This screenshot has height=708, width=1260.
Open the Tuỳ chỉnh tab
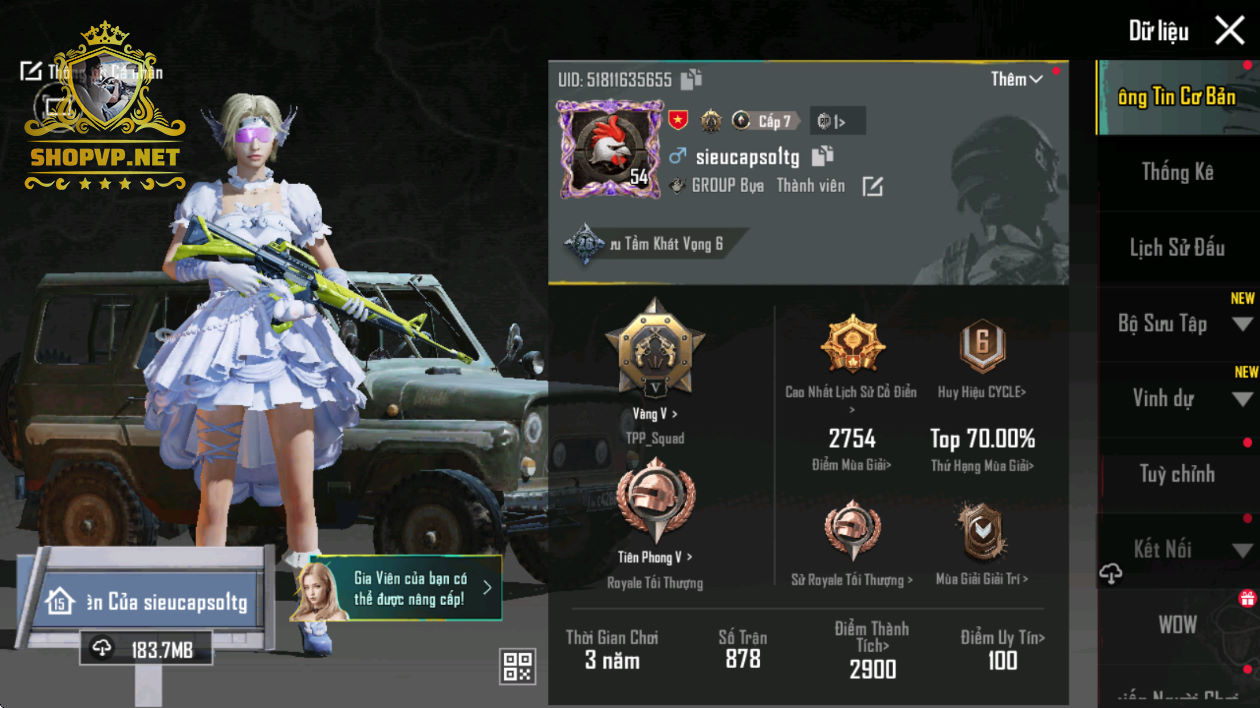(x=1177, y=474)
